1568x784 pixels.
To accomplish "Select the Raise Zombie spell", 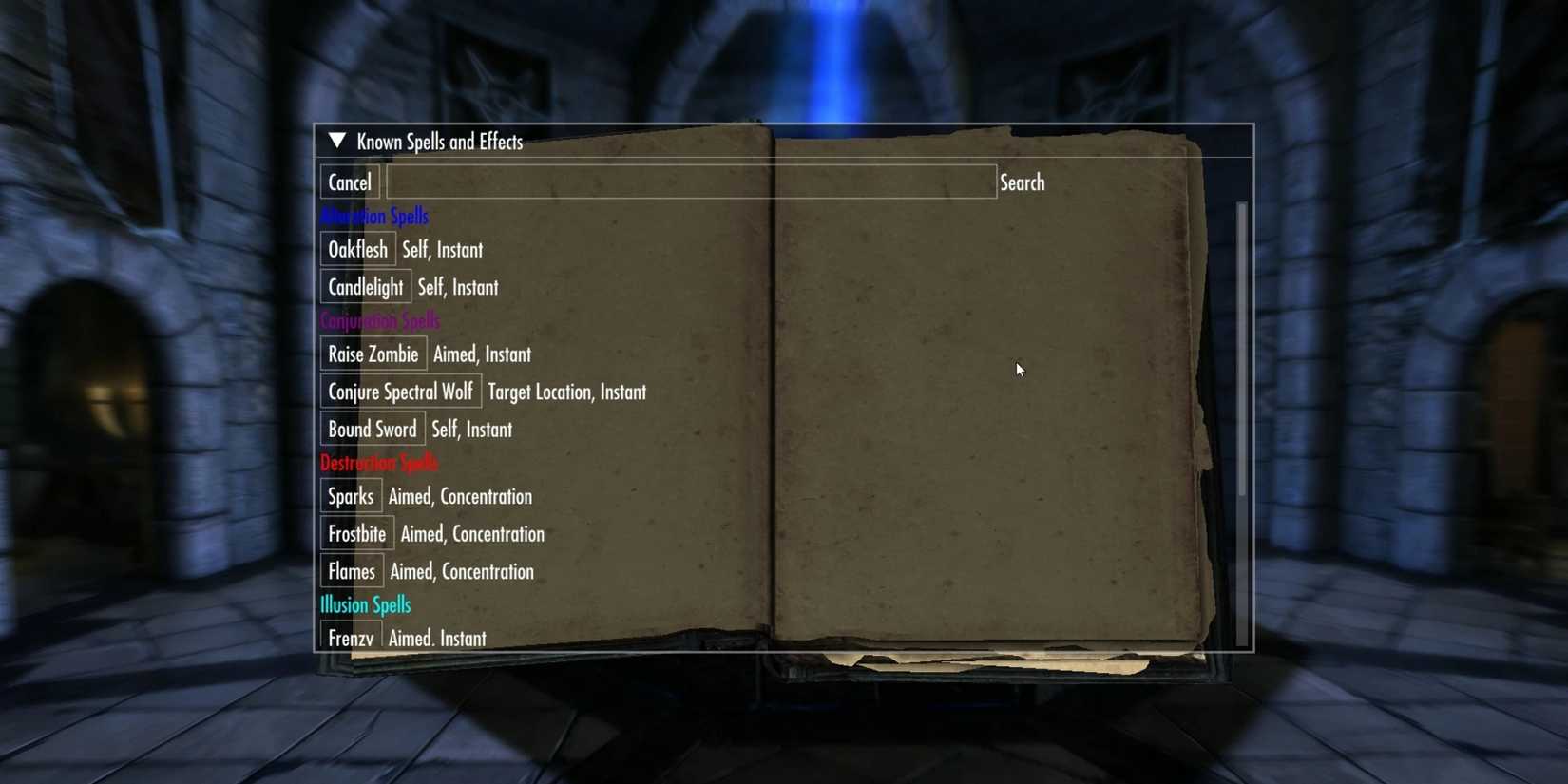I will (373, 354).
